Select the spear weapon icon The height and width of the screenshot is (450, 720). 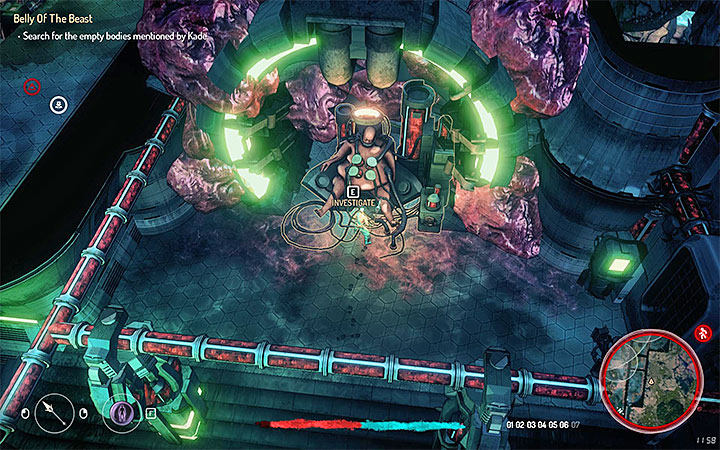coord(52,411)
